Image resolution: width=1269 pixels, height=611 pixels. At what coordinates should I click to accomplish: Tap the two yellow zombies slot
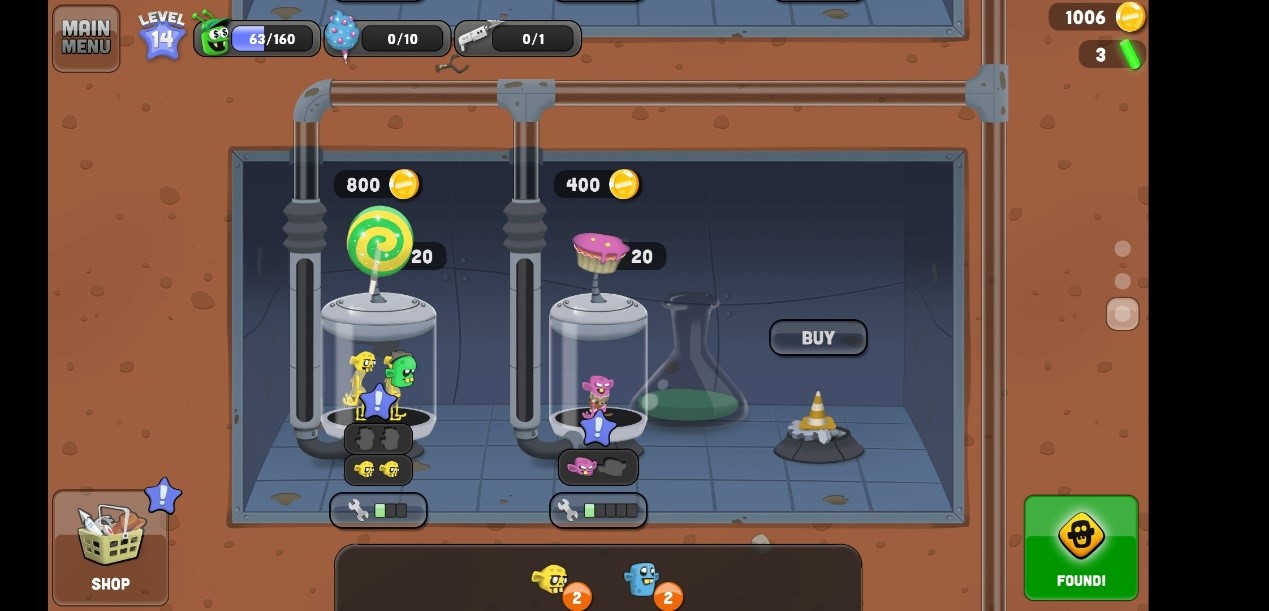378,469
